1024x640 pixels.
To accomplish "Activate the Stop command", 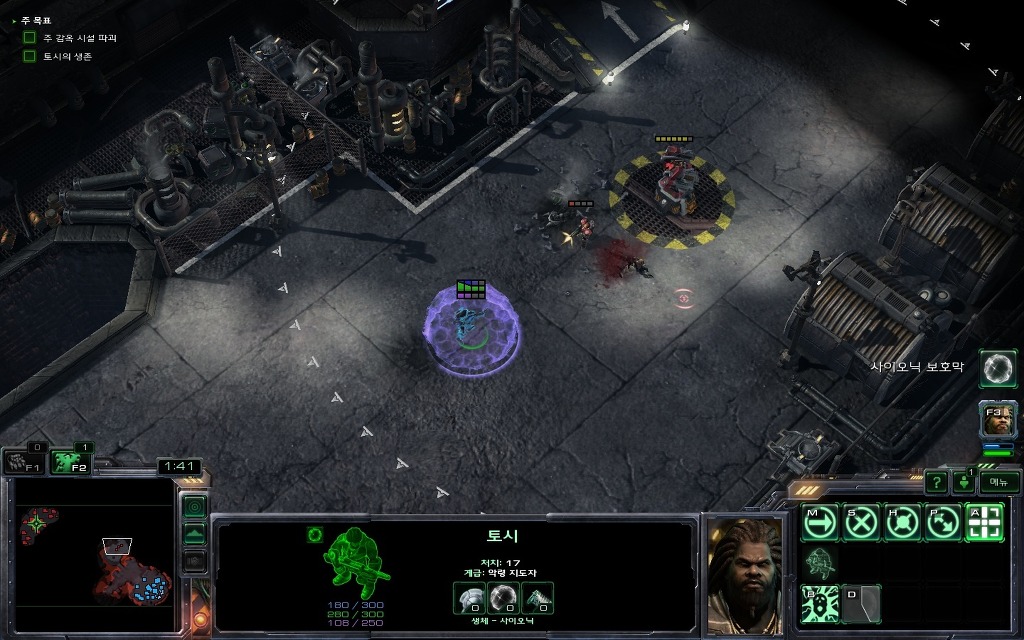I will click(861, 522).
